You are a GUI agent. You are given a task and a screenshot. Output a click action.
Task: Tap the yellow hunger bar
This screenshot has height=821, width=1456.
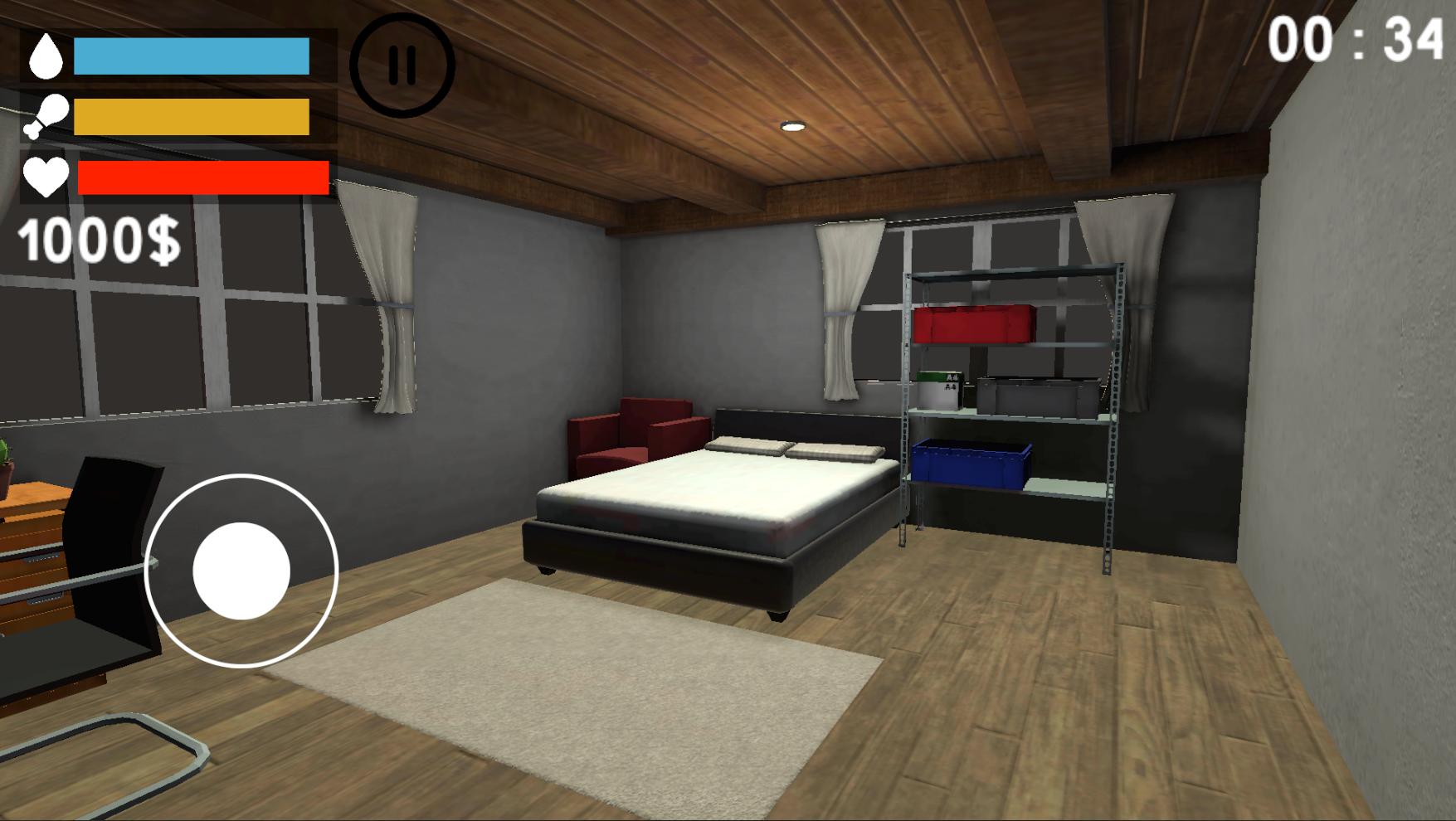point(191,116)
